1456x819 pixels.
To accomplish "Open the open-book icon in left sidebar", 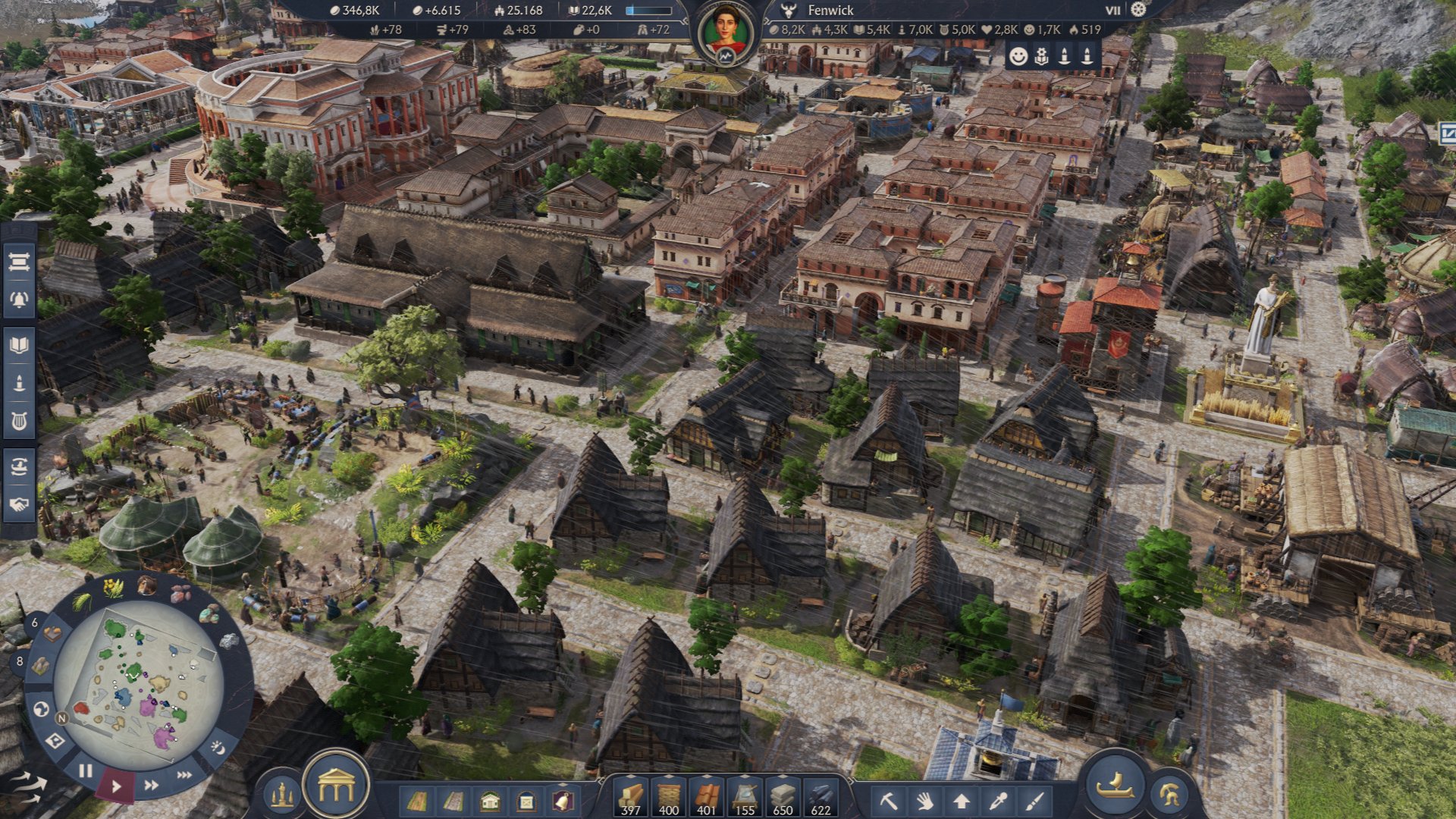I will point(19,346).
